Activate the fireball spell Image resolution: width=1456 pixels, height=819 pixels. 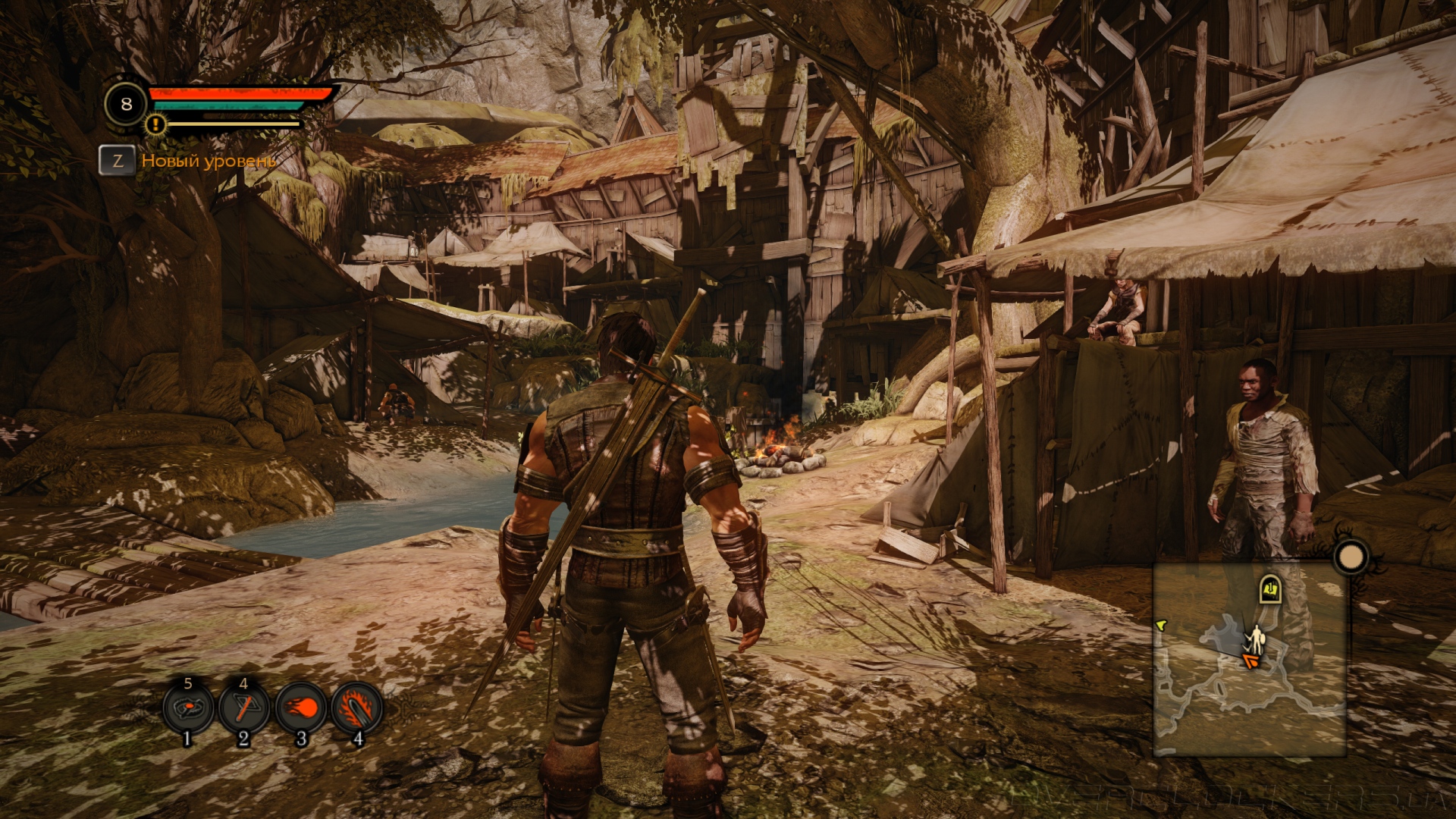click(x=301, y=710)
